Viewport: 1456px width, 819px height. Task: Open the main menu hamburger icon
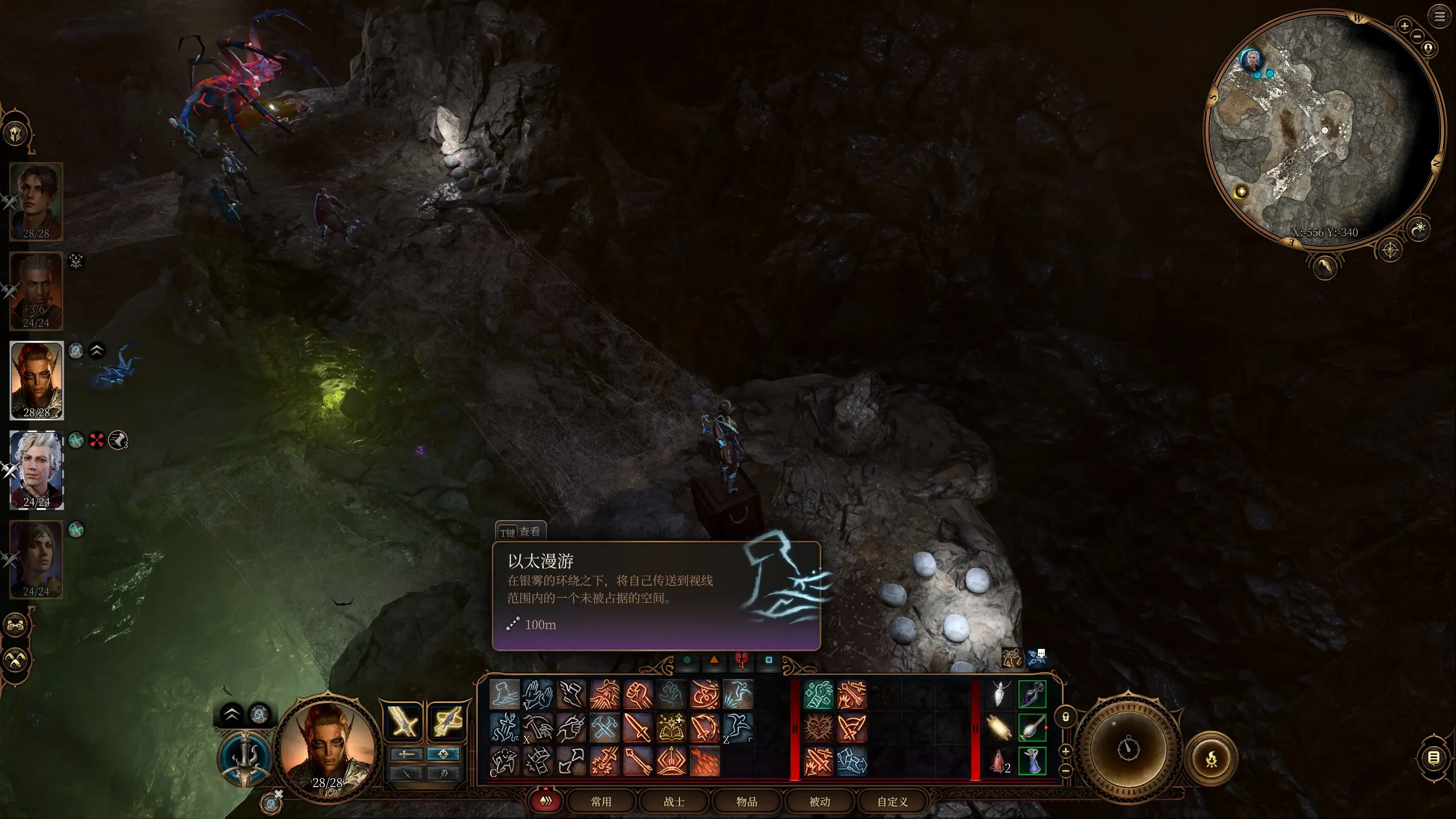[x=1440, y=16]
